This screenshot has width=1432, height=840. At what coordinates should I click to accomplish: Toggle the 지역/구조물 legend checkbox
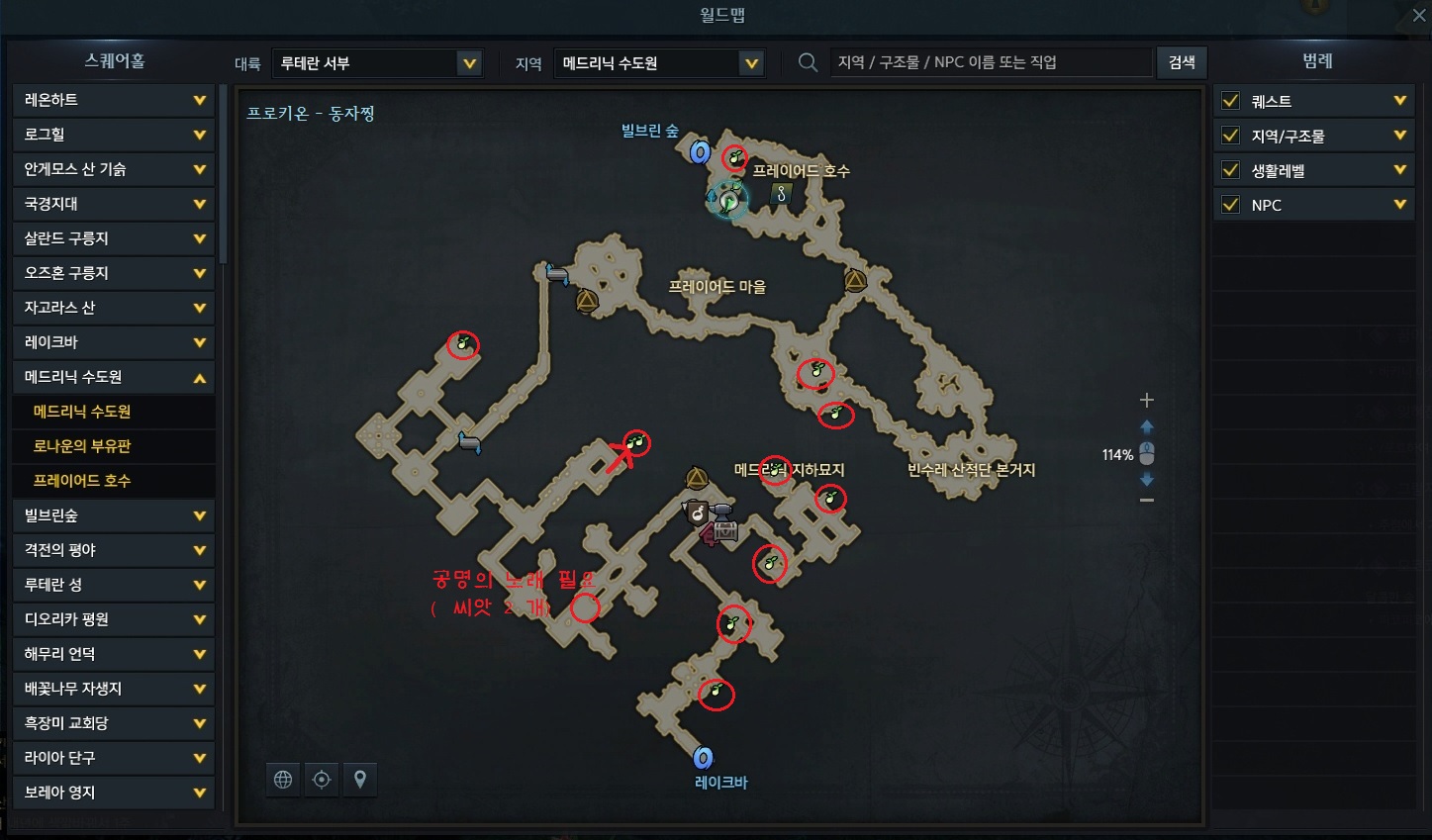(x=1231, y=136)
